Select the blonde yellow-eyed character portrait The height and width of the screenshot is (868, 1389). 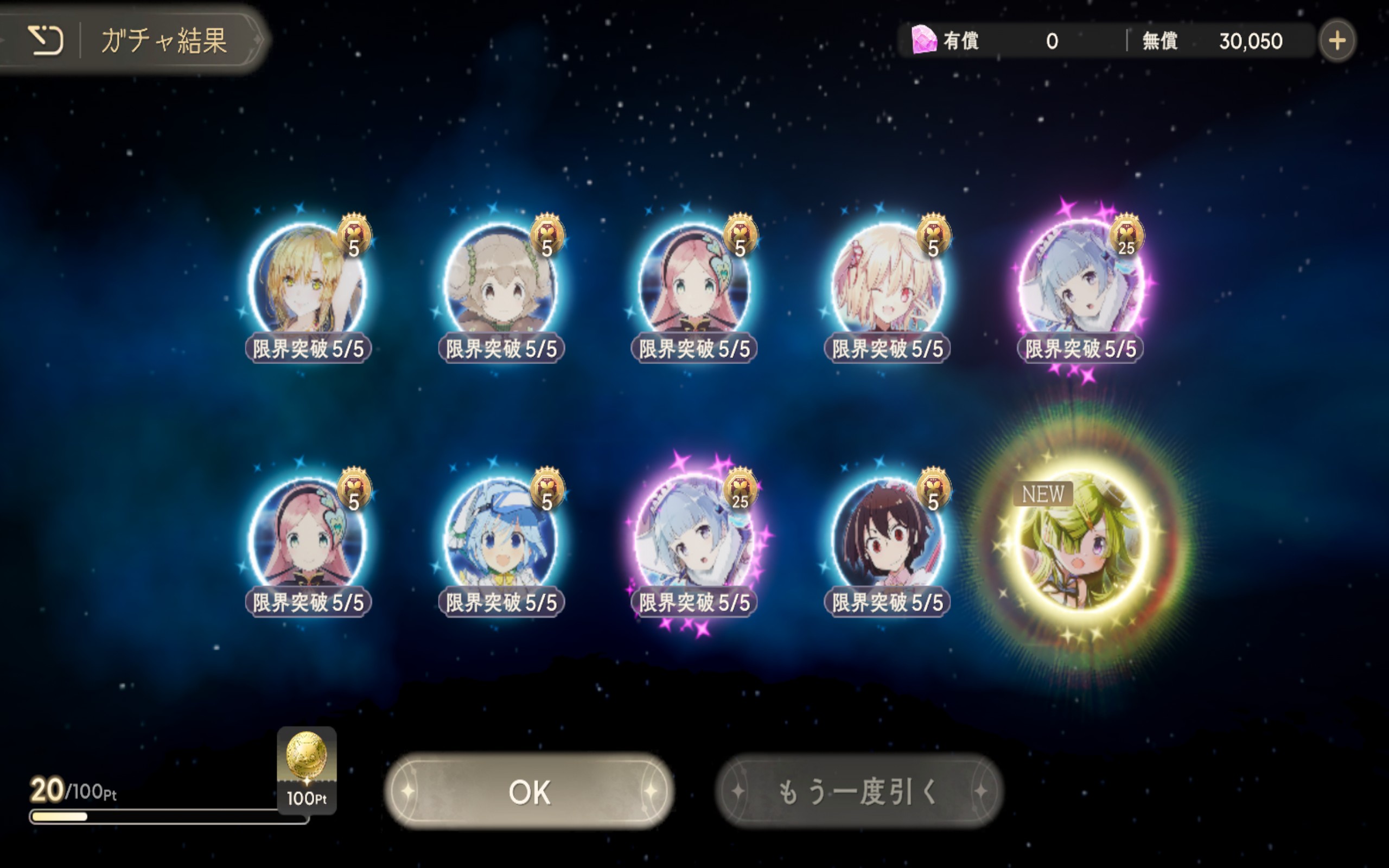pyautogui.click(x=308, y=282)
